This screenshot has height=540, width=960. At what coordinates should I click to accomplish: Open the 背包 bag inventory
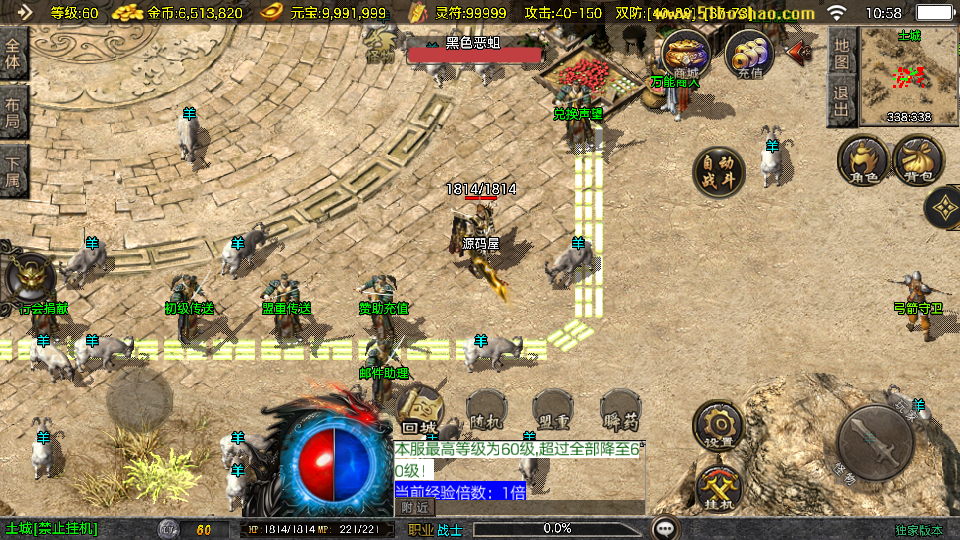point(917,161)
